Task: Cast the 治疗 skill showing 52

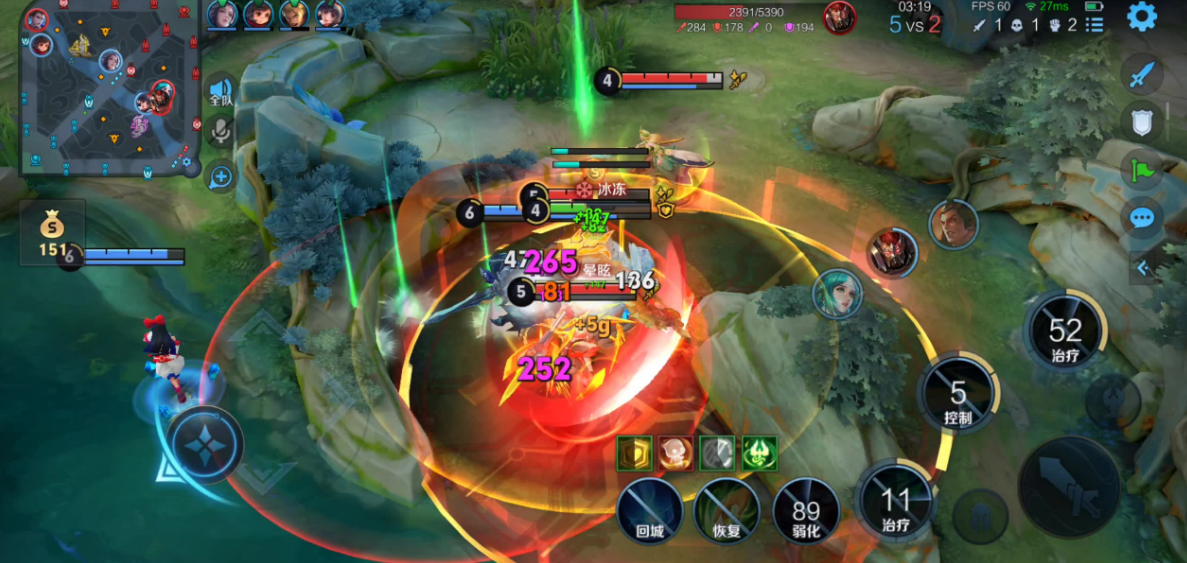Action: pyautogui.click(x=1065, y=331)
